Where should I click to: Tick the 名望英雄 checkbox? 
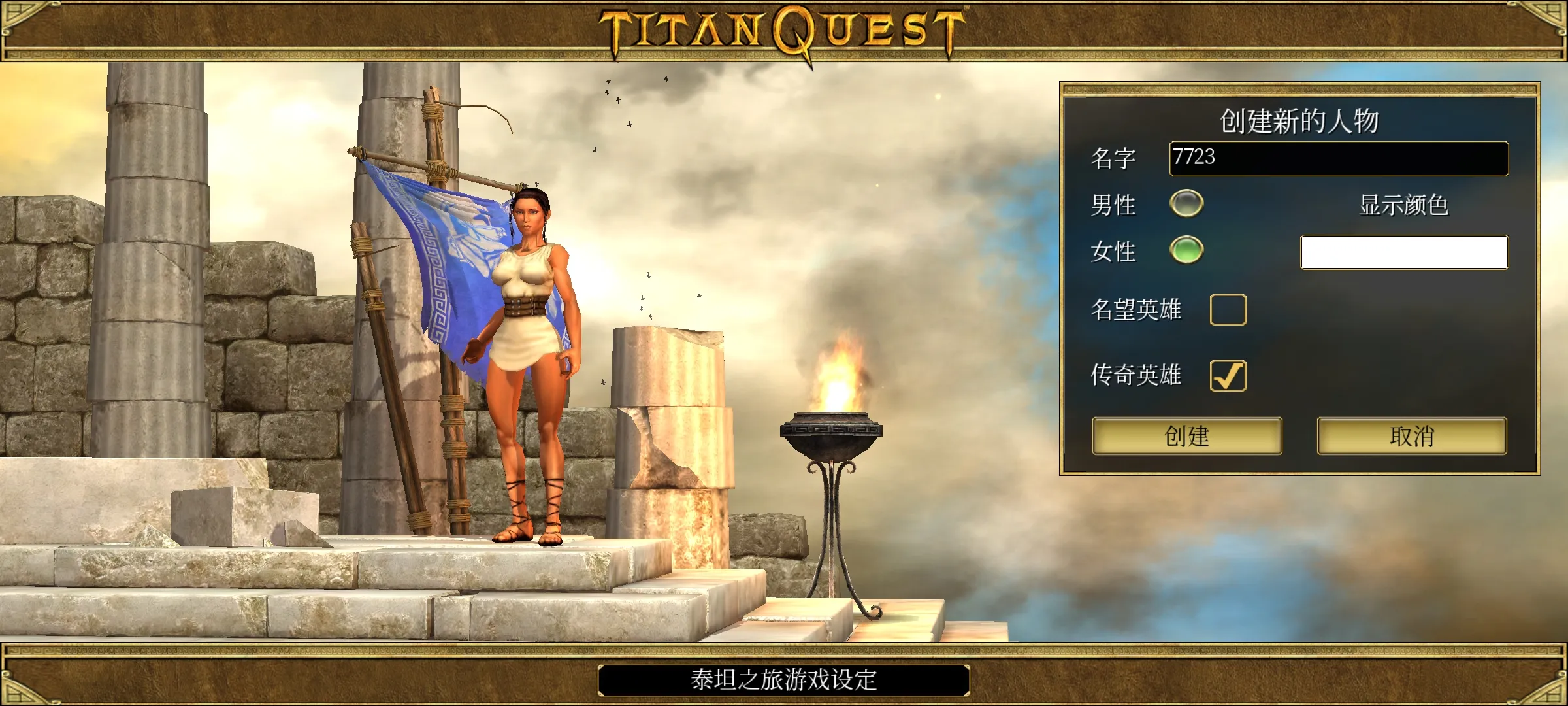pyautogui.click(x=1228, y=310)
